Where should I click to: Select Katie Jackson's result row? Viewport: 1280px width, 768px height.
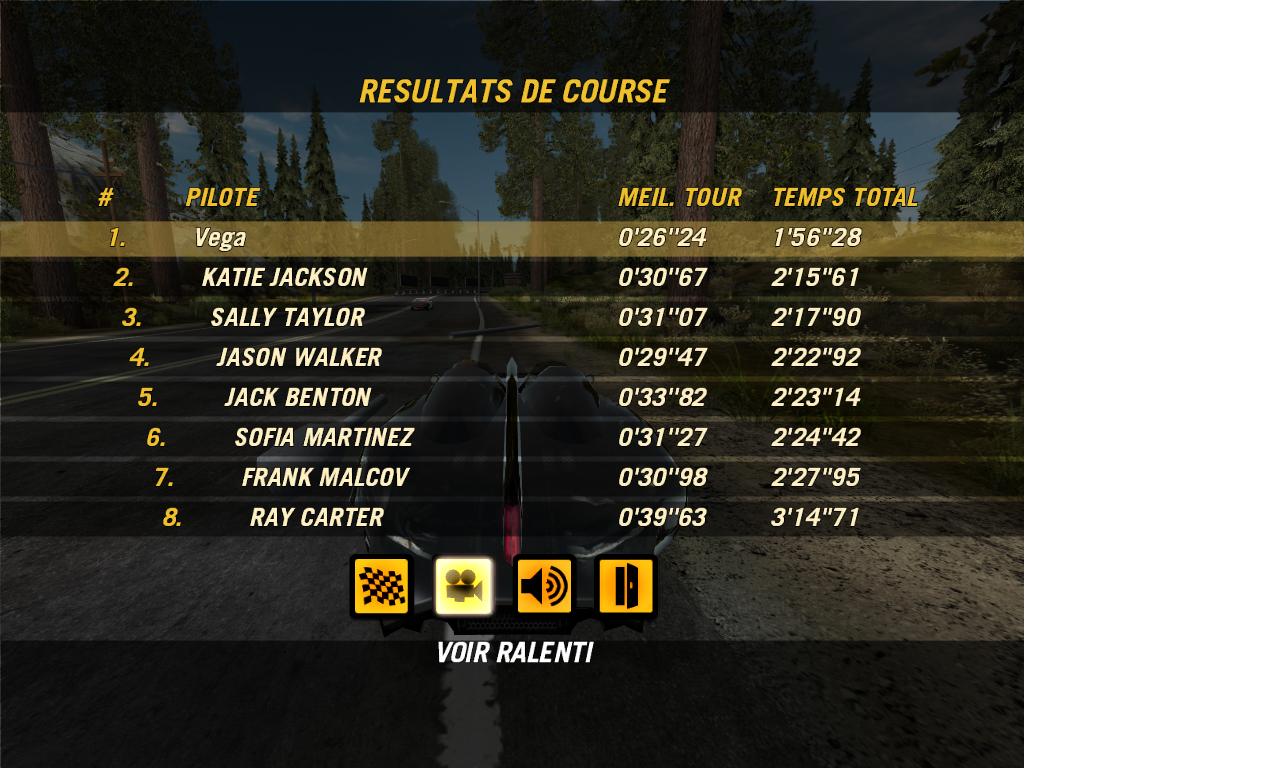[511, 278]
